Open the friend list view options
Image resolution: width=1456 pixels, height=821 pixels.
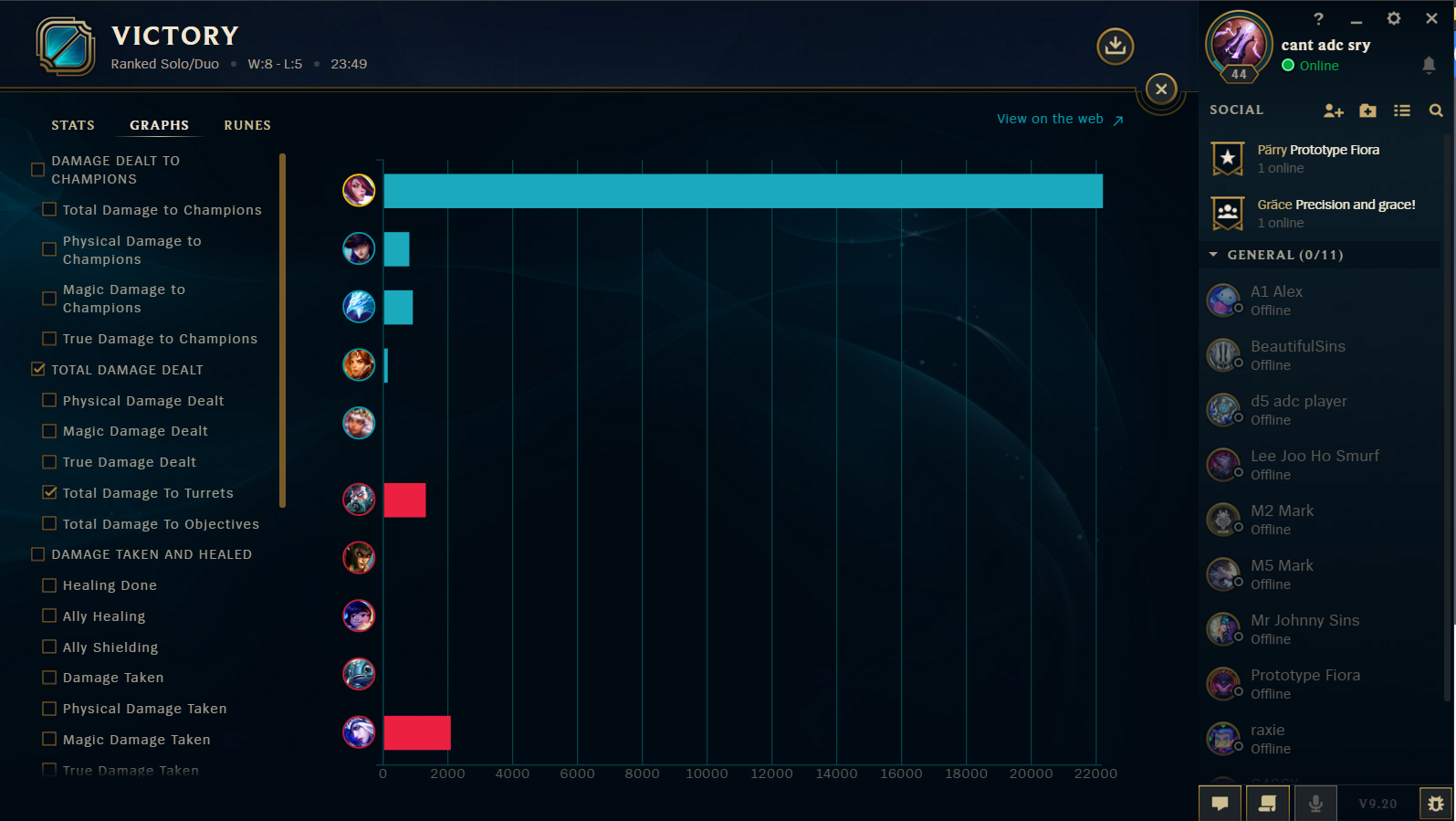1402,111
